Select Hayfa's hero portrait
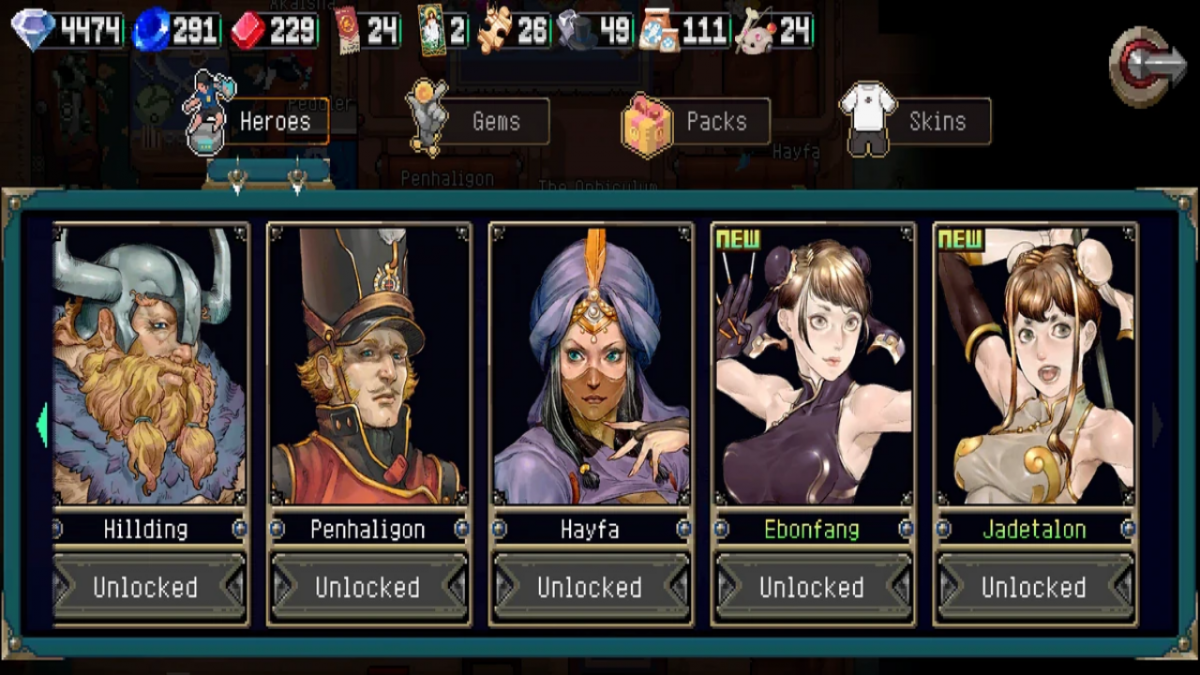Screen dimensions: 1200x675 pos(590,365)
